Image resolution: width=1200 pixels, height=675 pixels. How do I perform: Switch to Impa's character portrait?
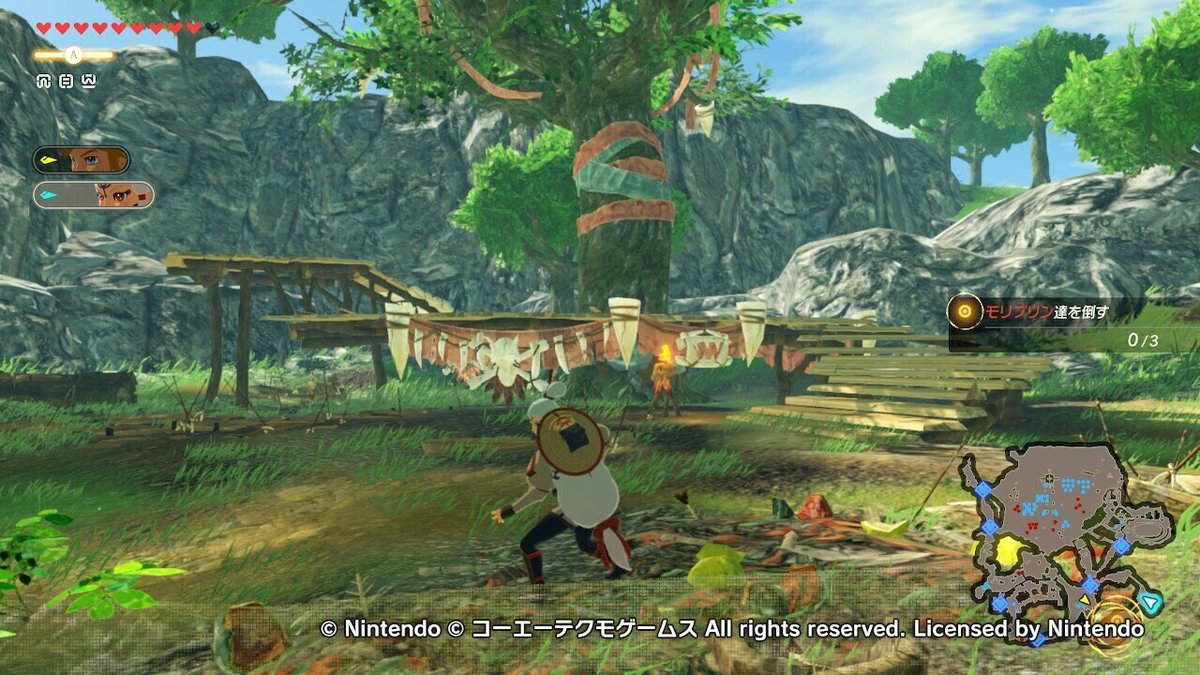(93, 194)
